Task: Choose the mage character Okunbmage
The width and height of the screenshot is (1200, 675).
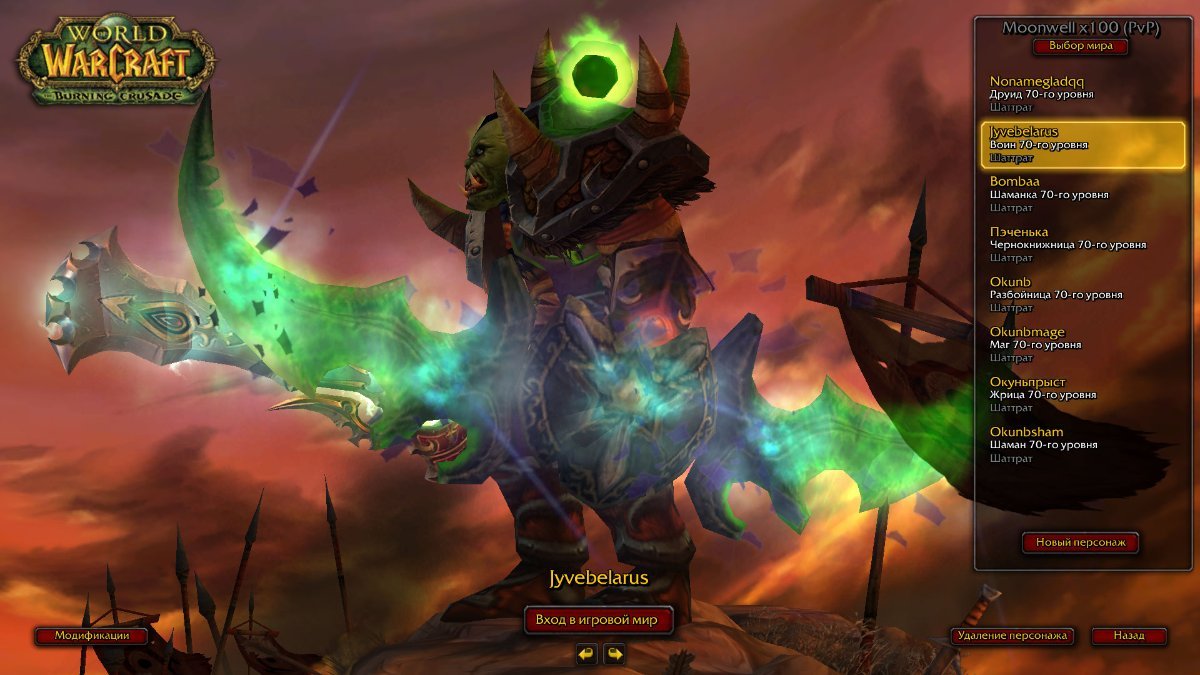Action: tap(1082, 344)
